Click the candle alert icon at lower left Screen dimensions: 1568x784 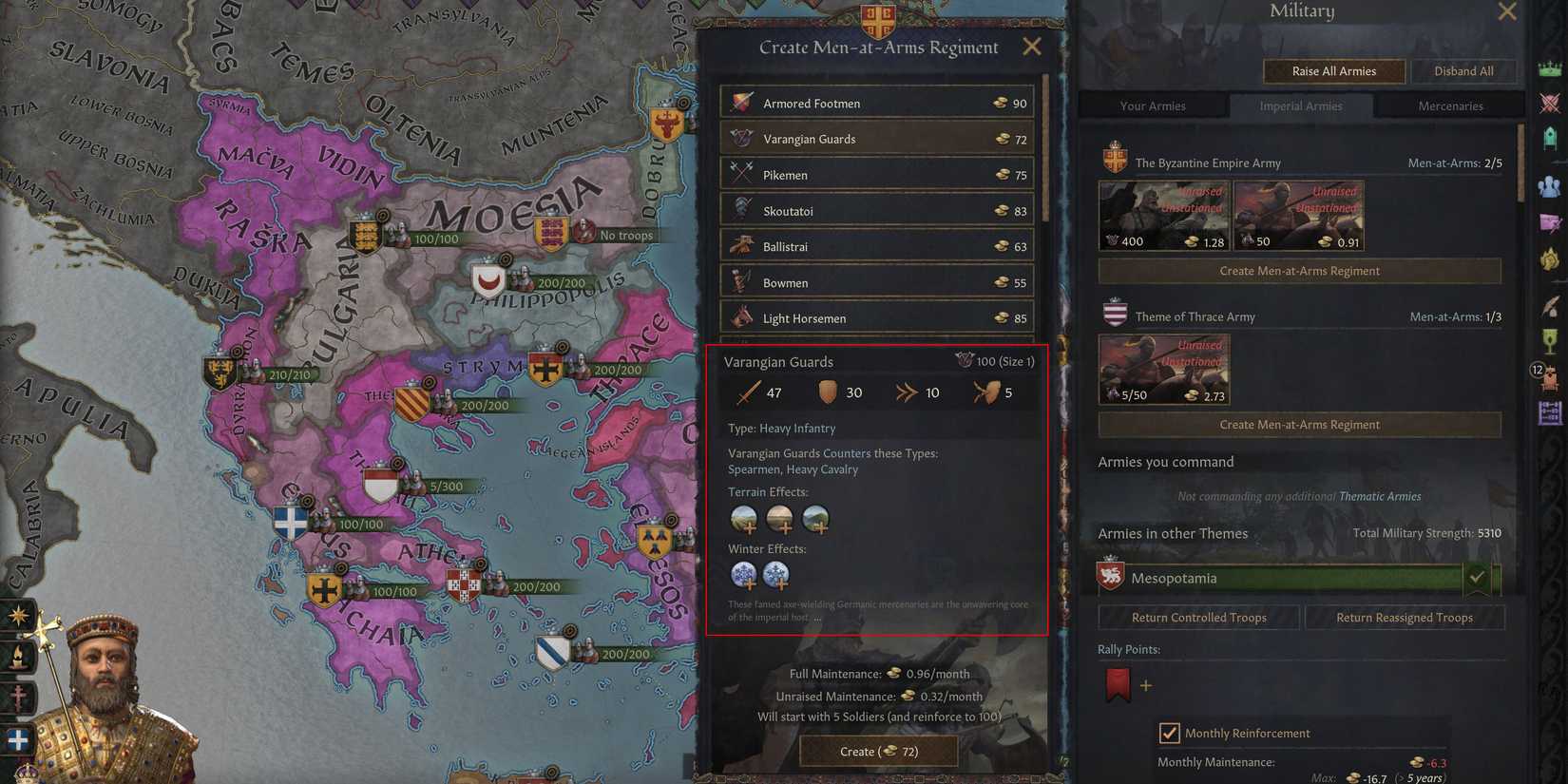coord(19,656)
